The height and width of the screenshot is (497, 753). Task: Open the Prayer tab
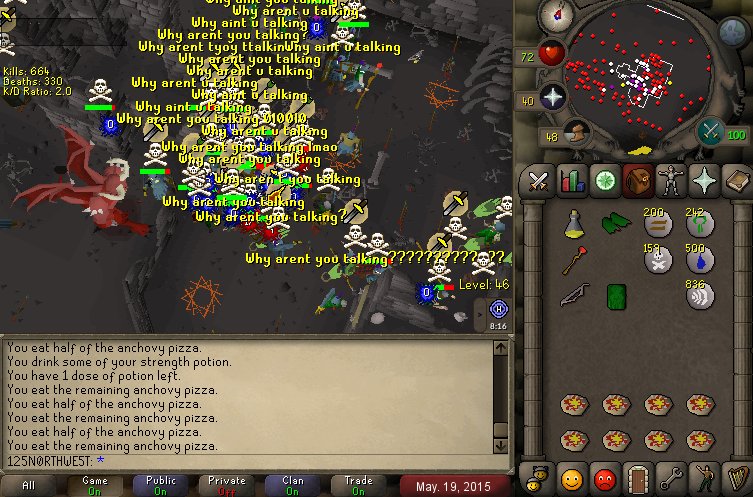(x=704, y=181)
